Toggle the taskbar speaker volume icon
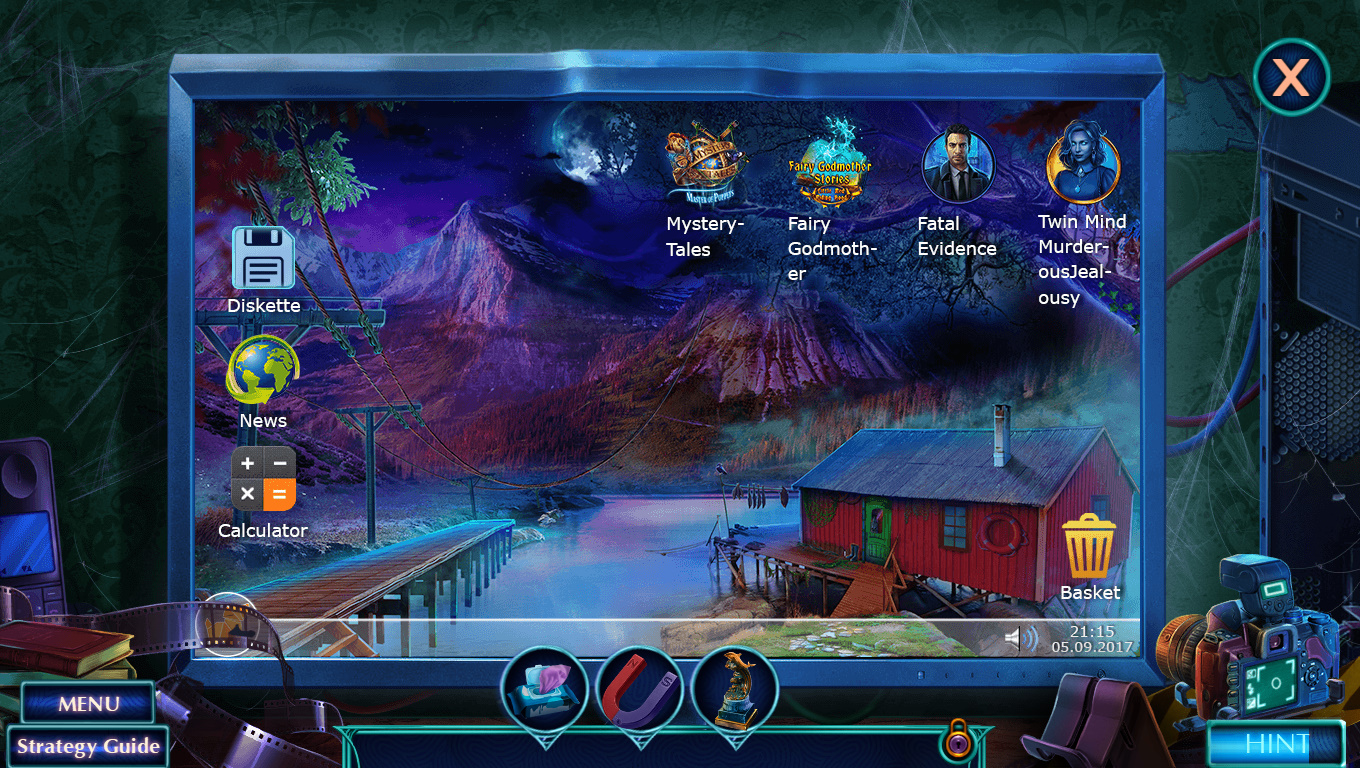The height and width of the screenshot is (768, 1360). pyautogui.click(x=1021, y=638)
